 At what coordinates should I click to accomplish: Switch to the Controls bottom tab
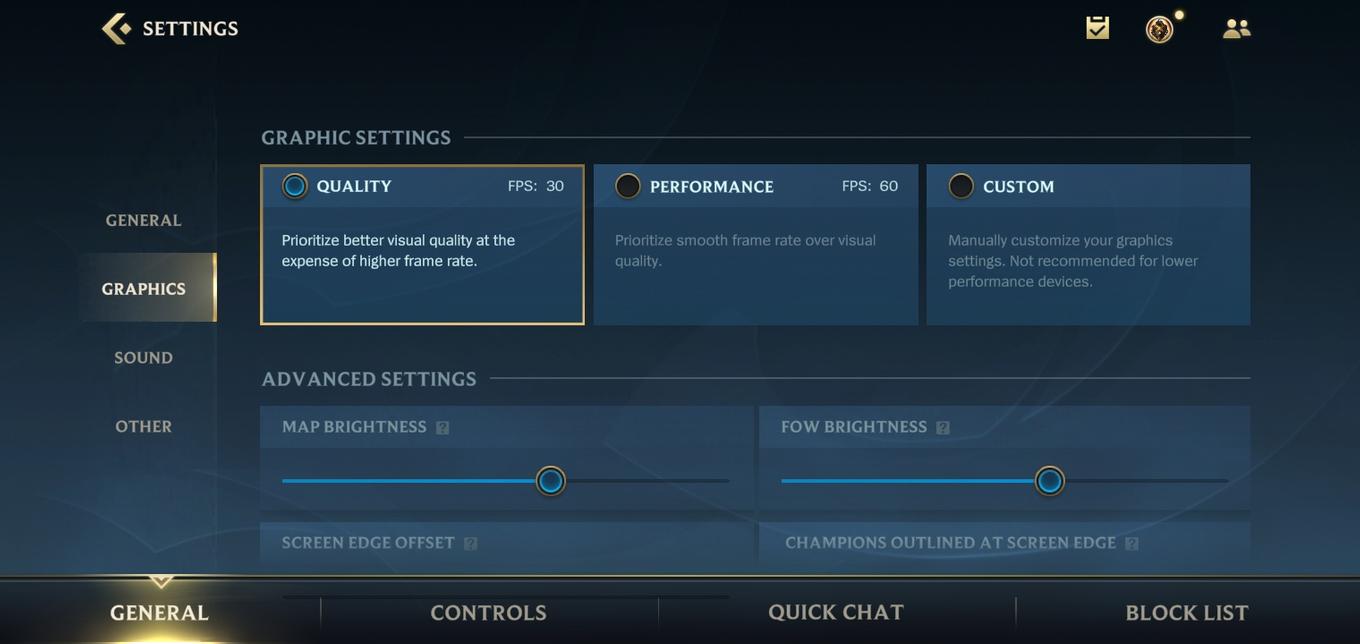click(488, 613)
